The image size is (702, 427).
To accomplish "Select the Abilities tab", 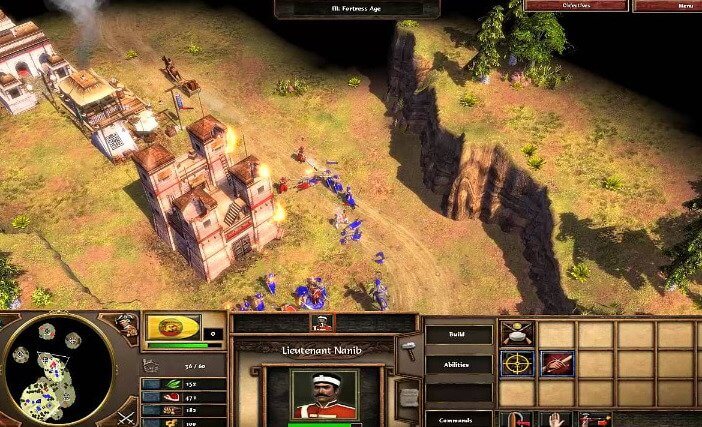I will point(458,365).
